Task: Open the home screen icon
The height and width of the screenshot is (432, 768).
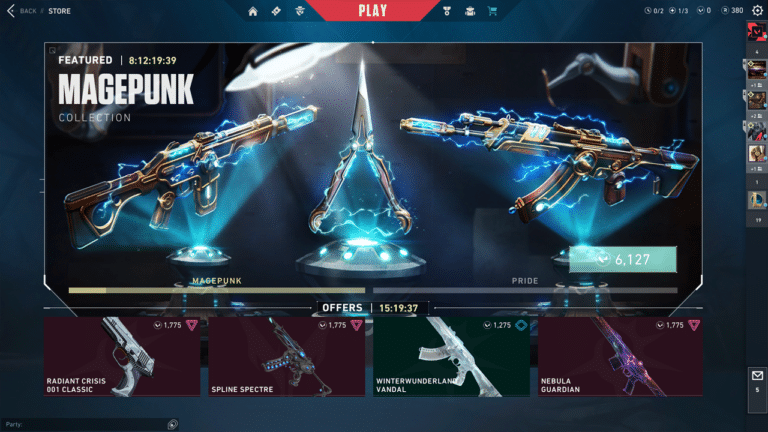Action: [x=253, y=11]
